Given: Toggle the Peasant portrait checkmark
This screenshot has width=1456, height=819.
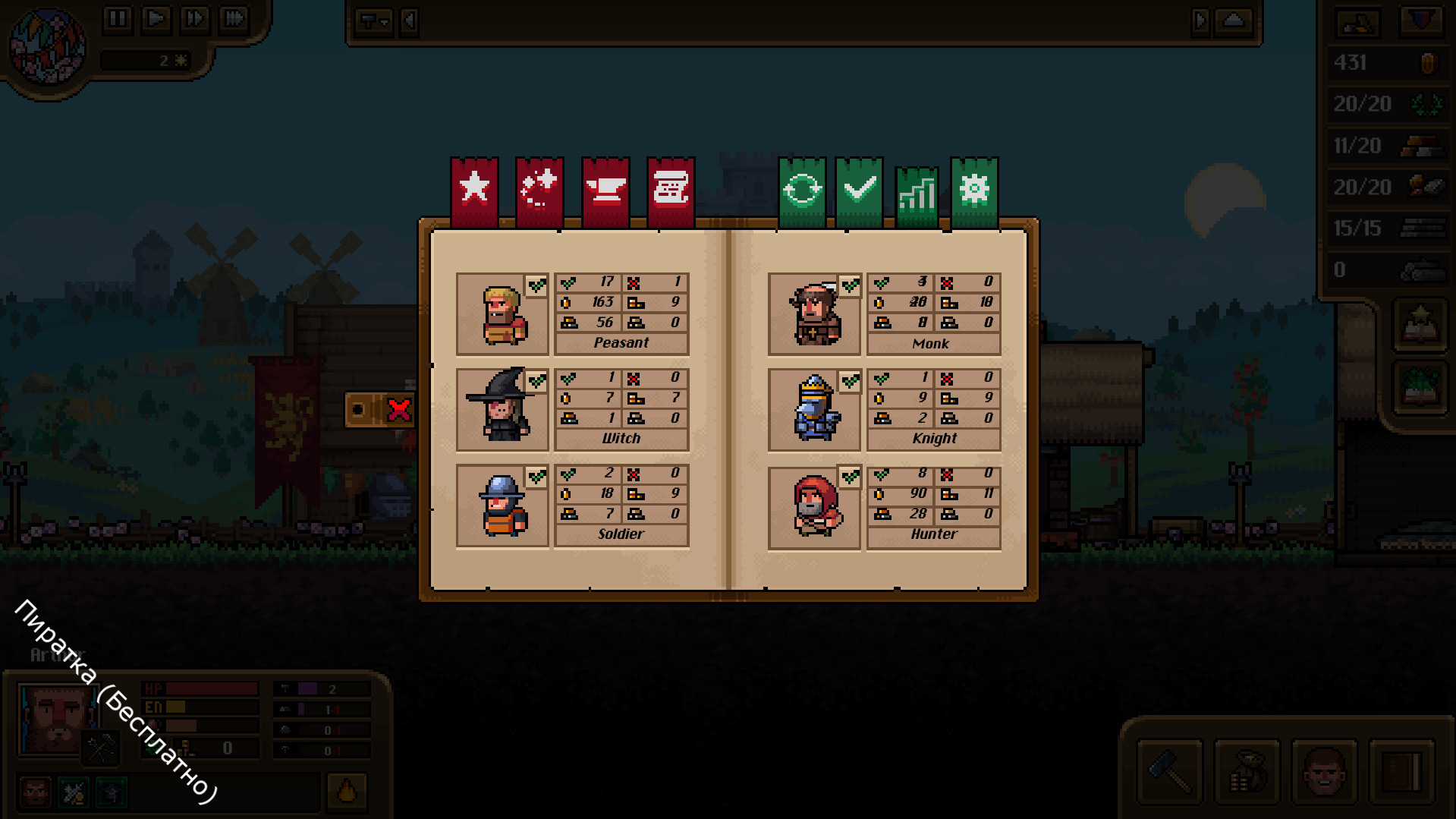Looking at the screenshot, I should [x=537, y=286].
